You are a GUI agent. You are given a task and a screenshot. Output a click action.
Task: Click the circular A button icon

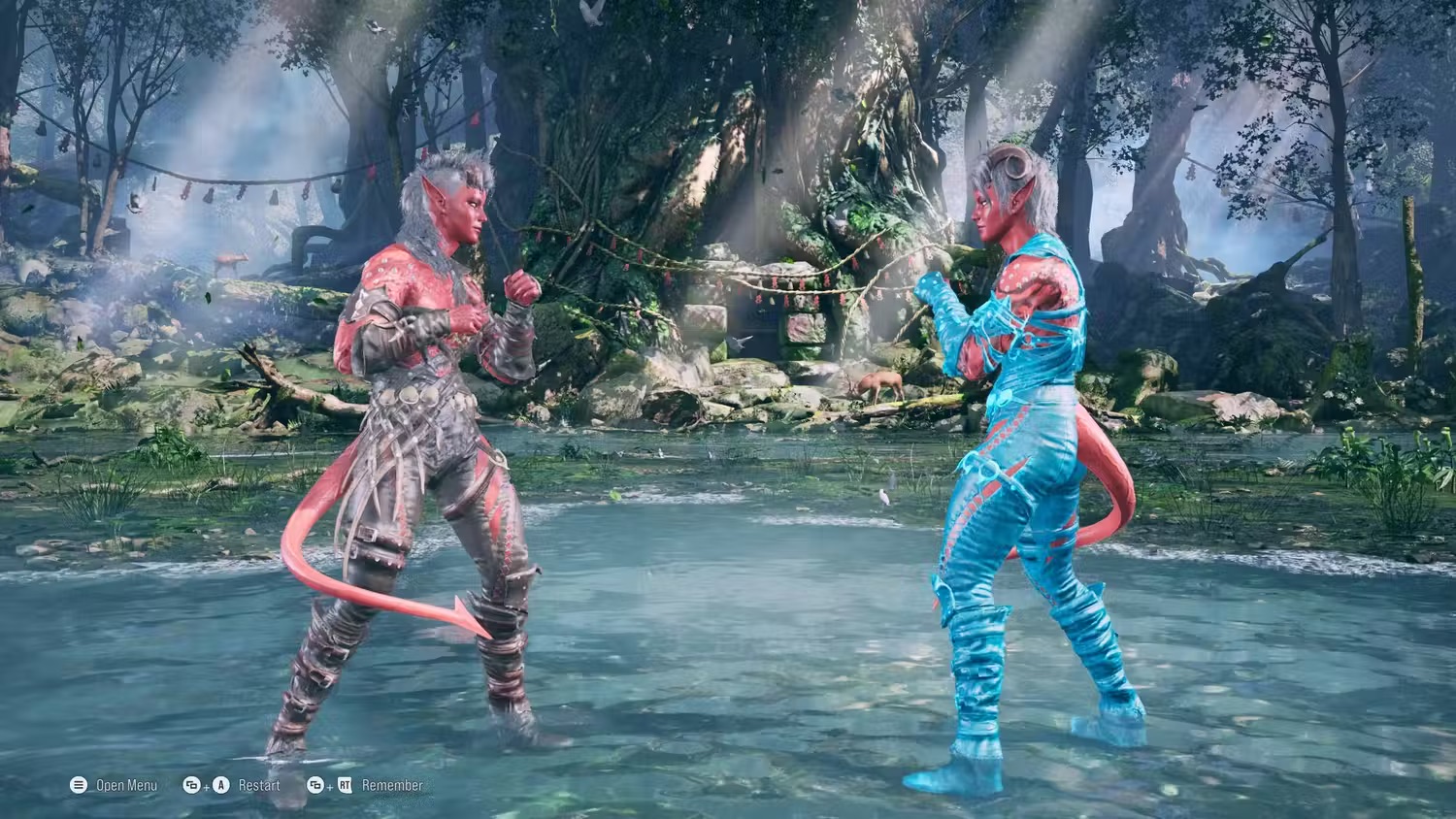(220, 785)
